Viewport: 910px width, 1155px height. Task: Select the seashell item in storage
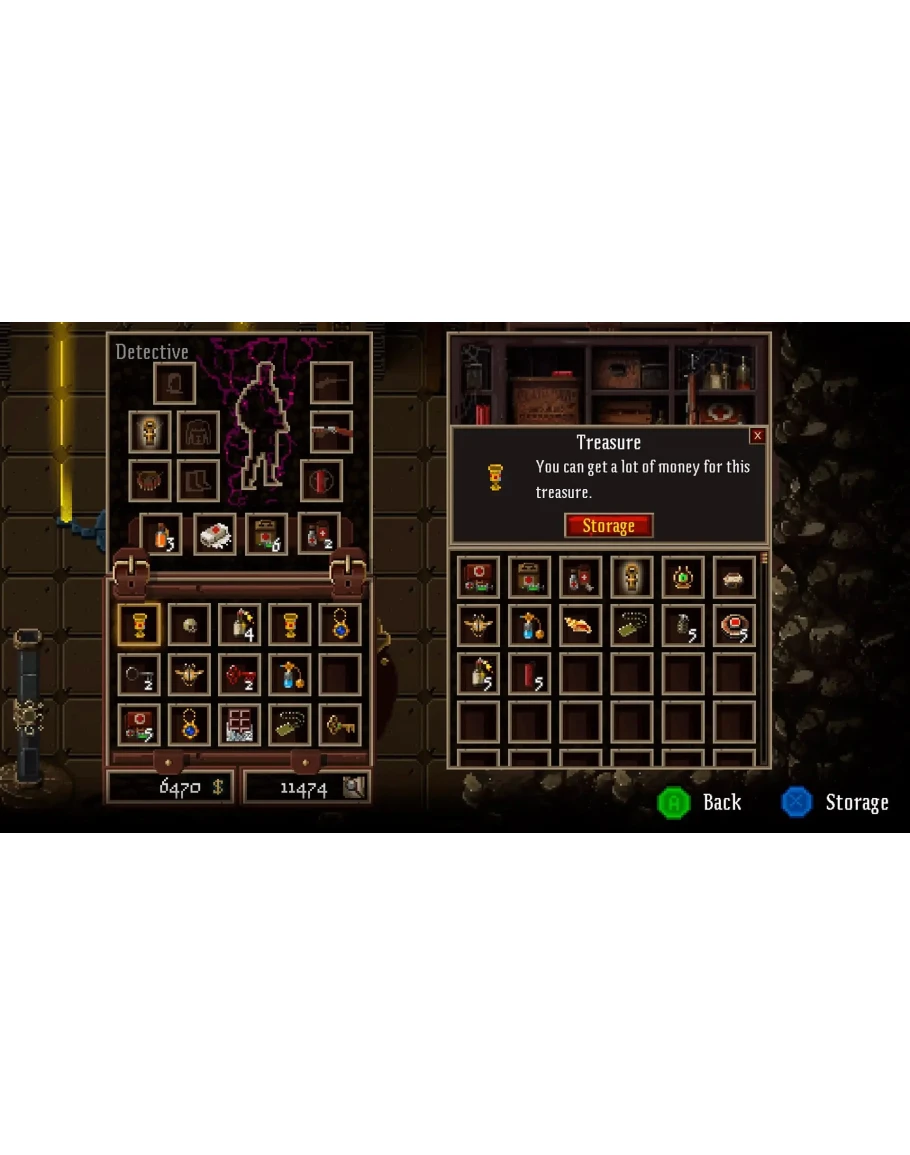coord(580,626)
